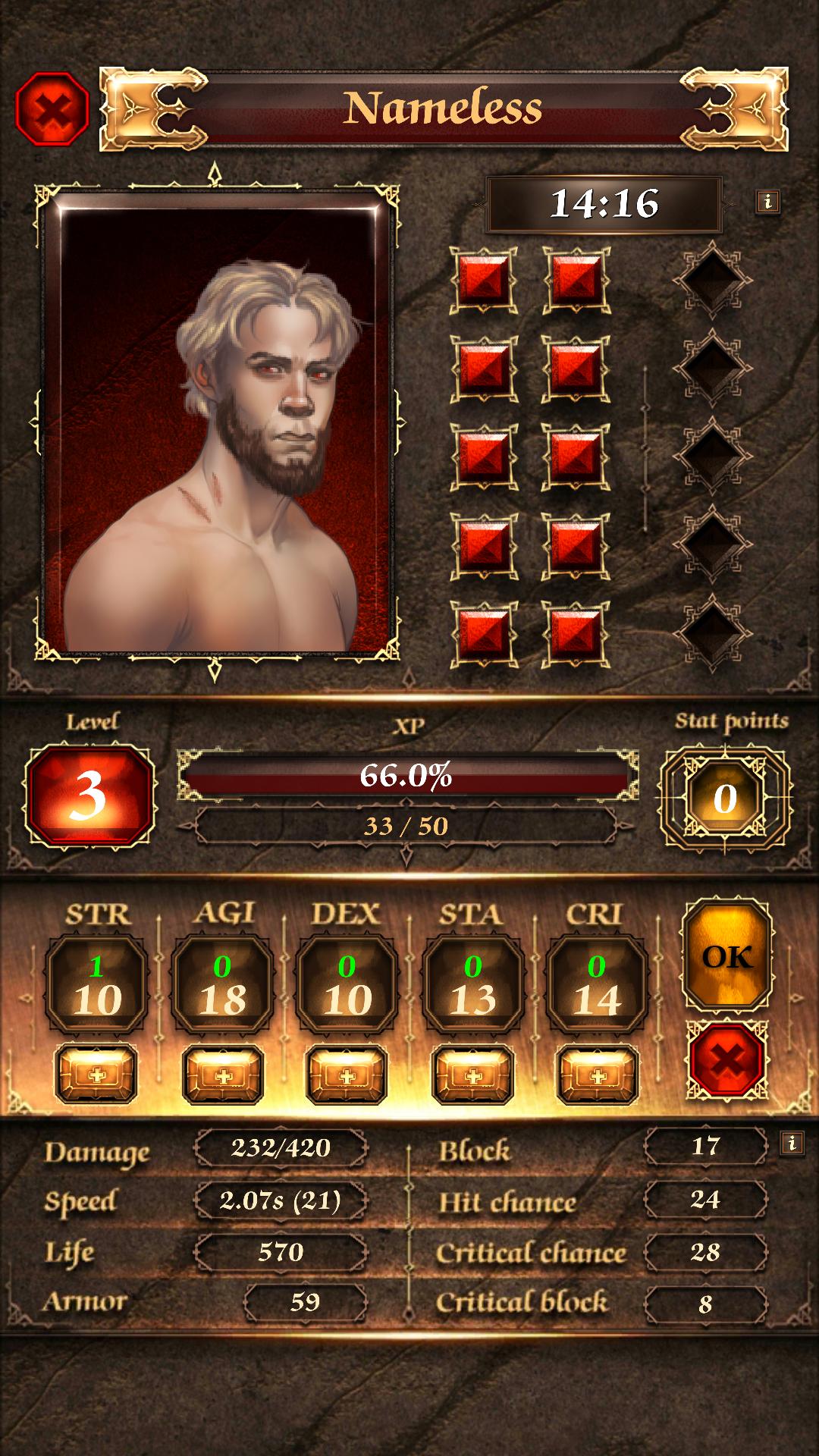Increase the AGI stat
Screen dimensions: 819x1456
(223, 1075)
